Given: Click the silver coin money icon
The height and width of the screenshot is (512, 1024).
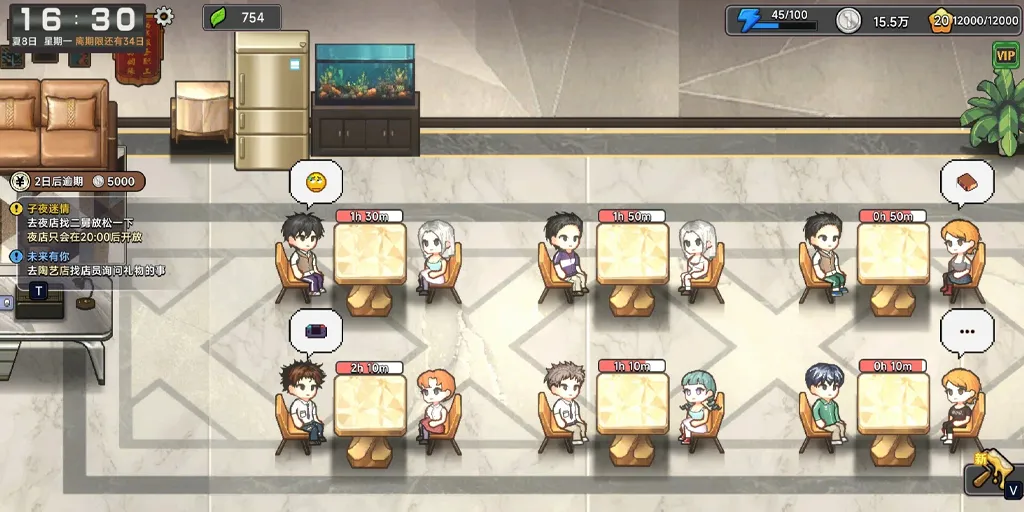Looking at the screenshot, I should 848,20.
